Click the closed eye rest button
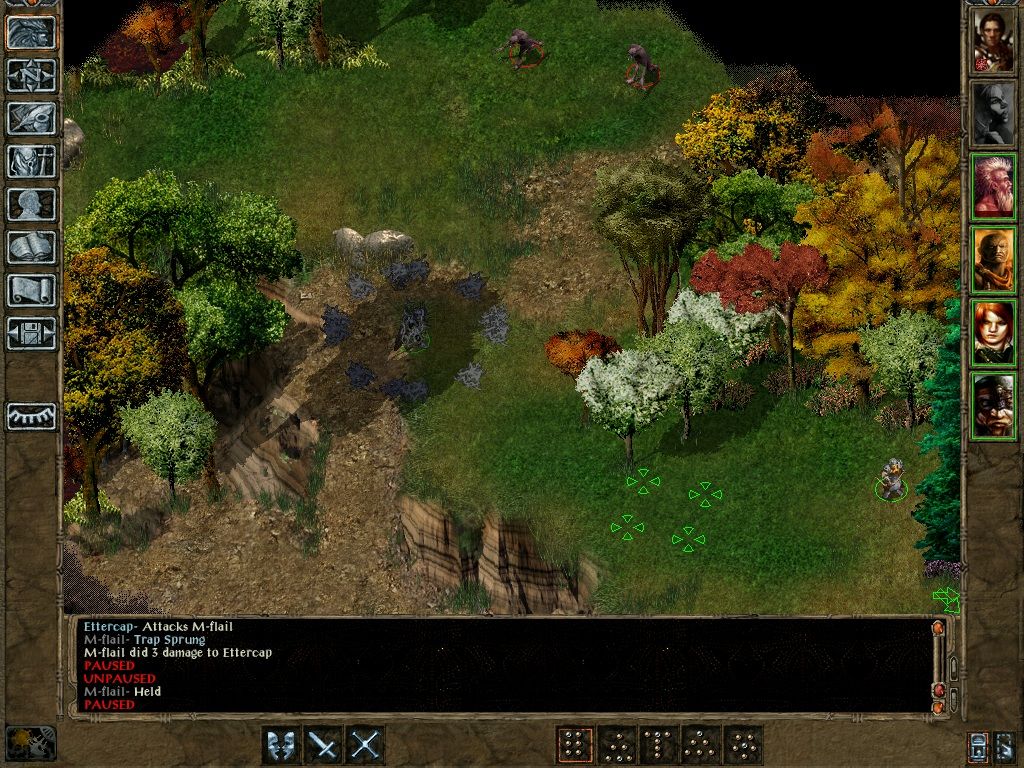Viewport: 1024px width, 768px height. (31, 416)
